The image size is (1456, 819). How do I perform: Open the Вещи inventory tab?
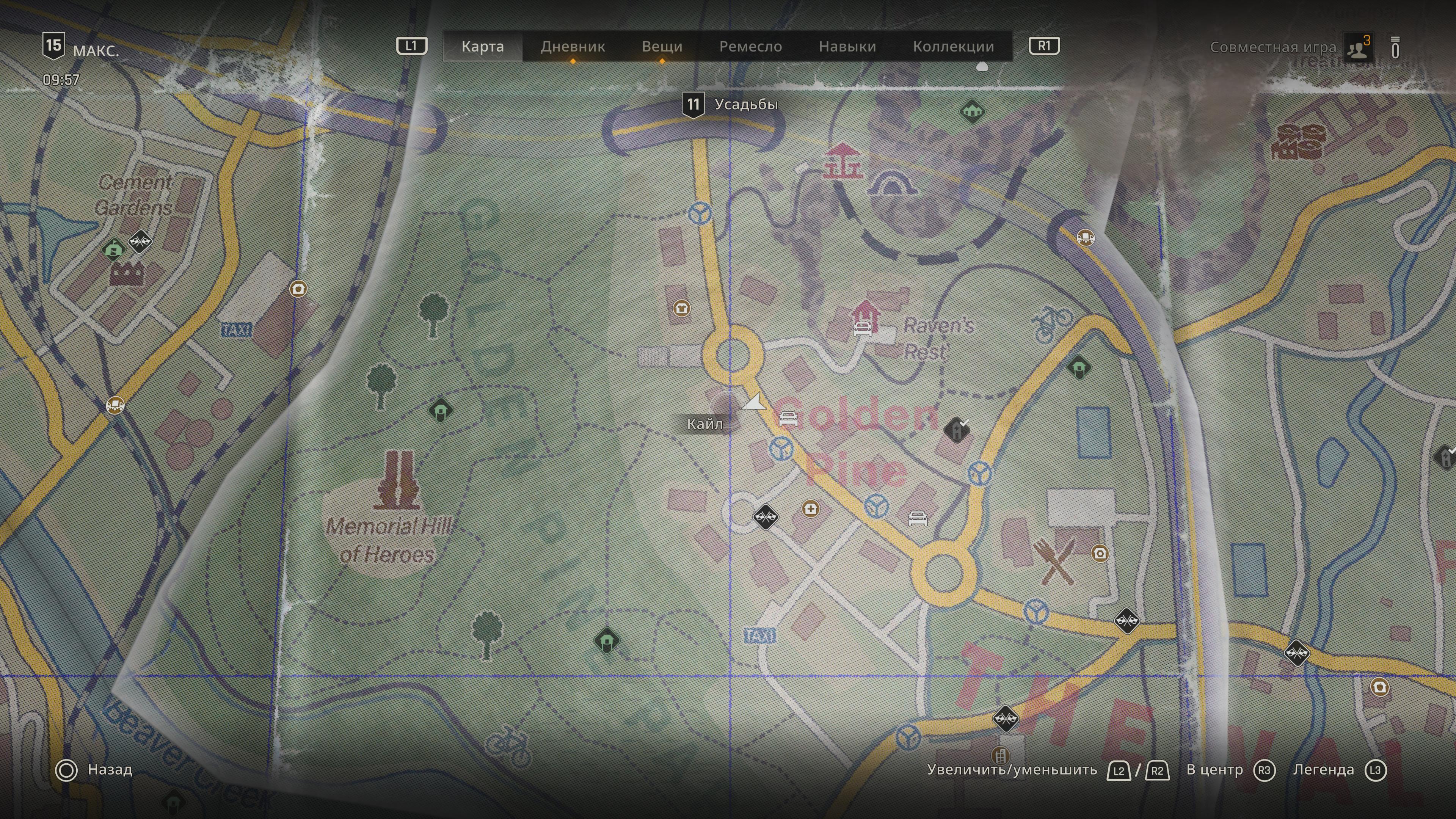pos(662,46)
